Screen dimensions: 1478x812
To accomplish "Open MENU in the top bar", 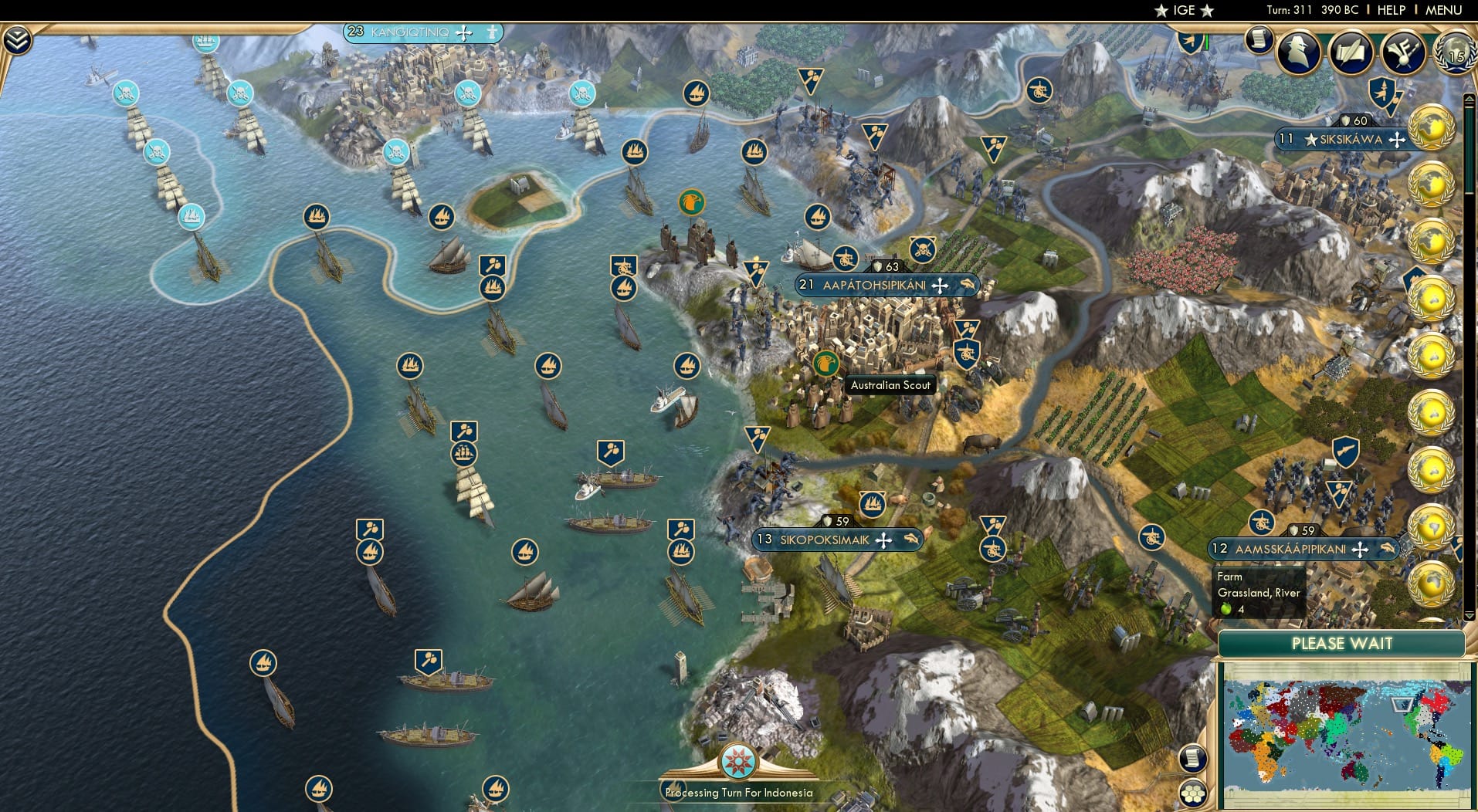I will (1445, 10).
